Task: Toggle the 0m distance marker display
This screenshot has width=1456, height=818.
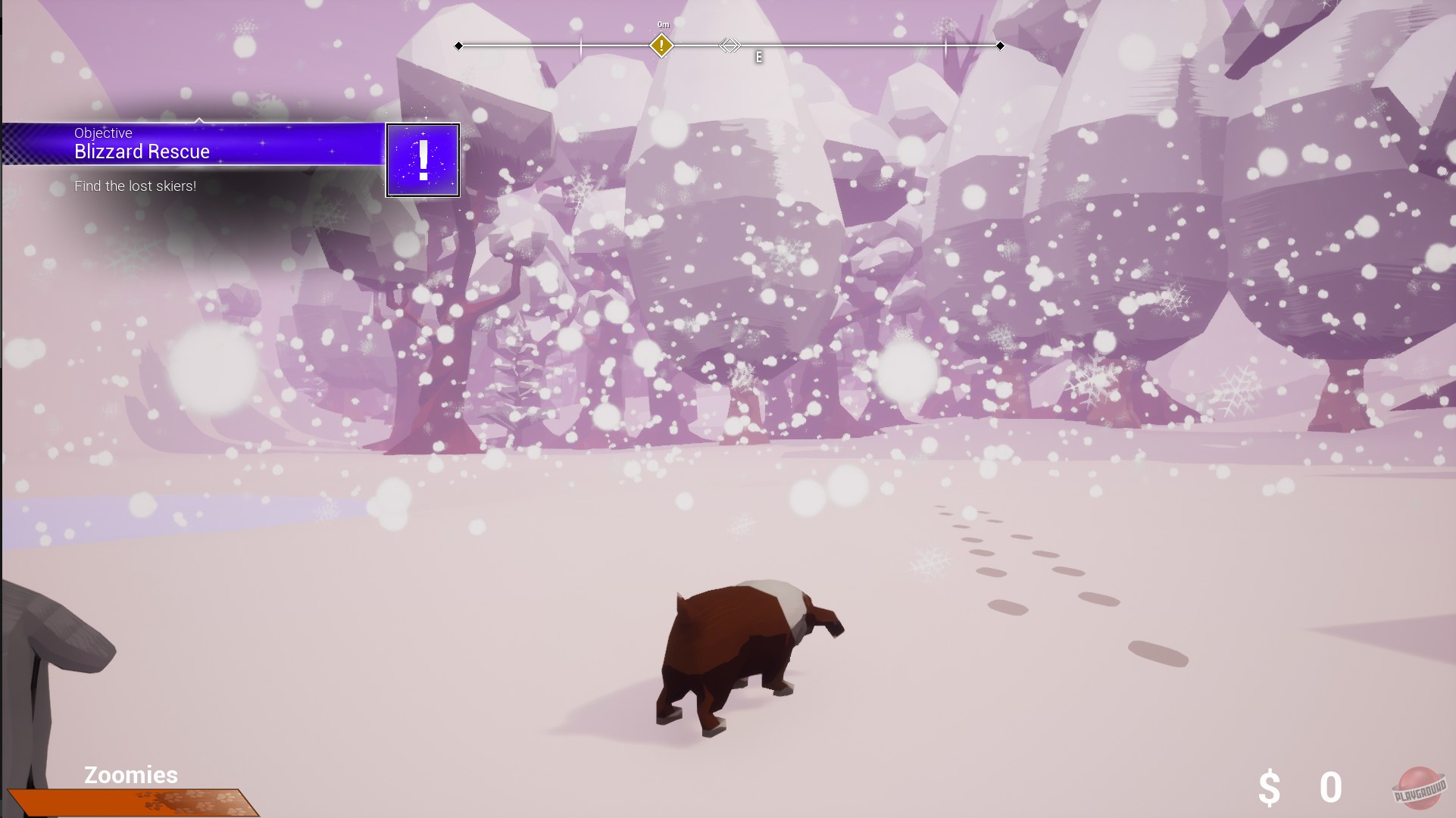Action: click(662, 23)
